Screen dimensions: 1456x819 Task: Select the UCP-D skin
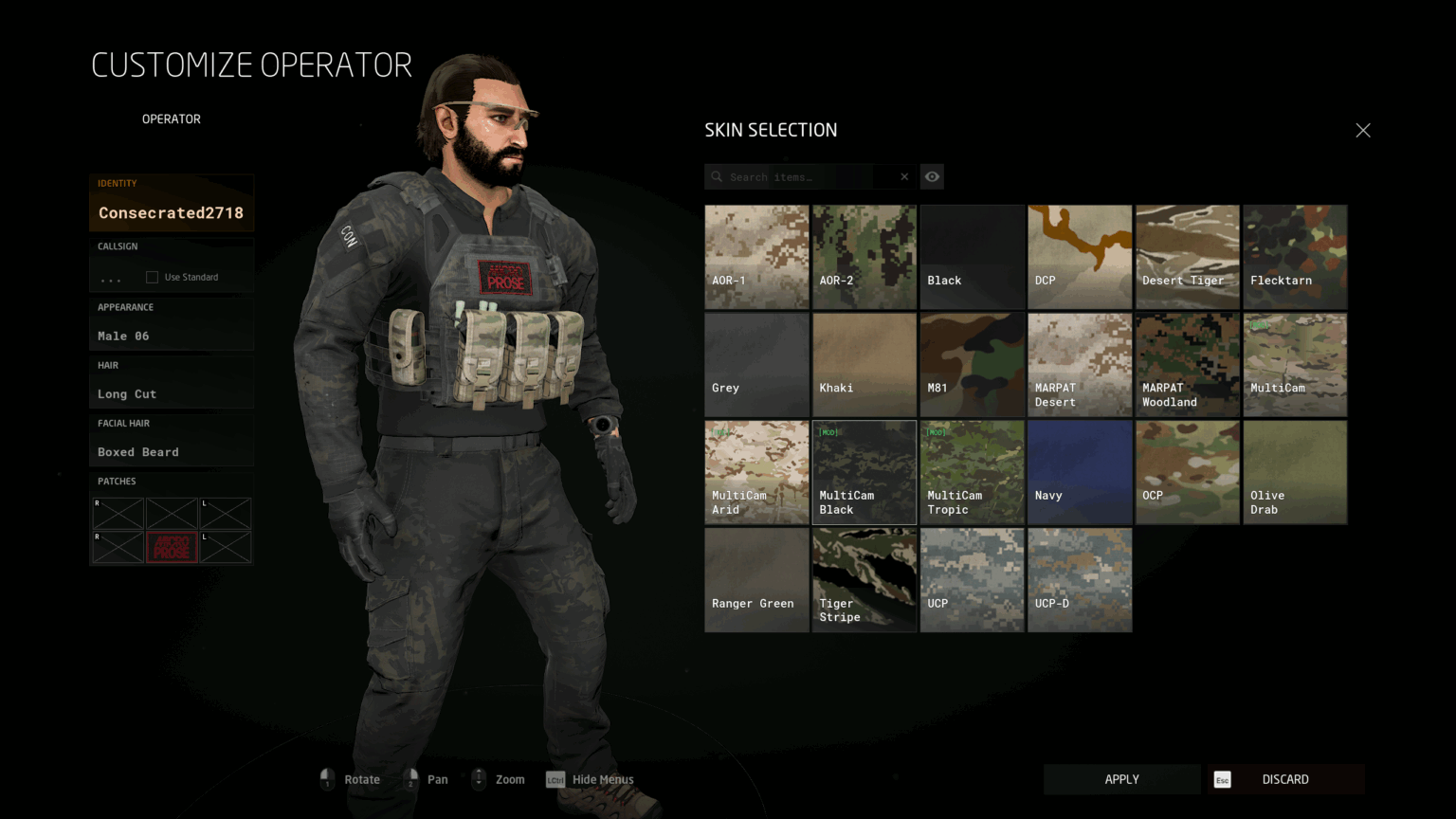[x=1080, y=580]
